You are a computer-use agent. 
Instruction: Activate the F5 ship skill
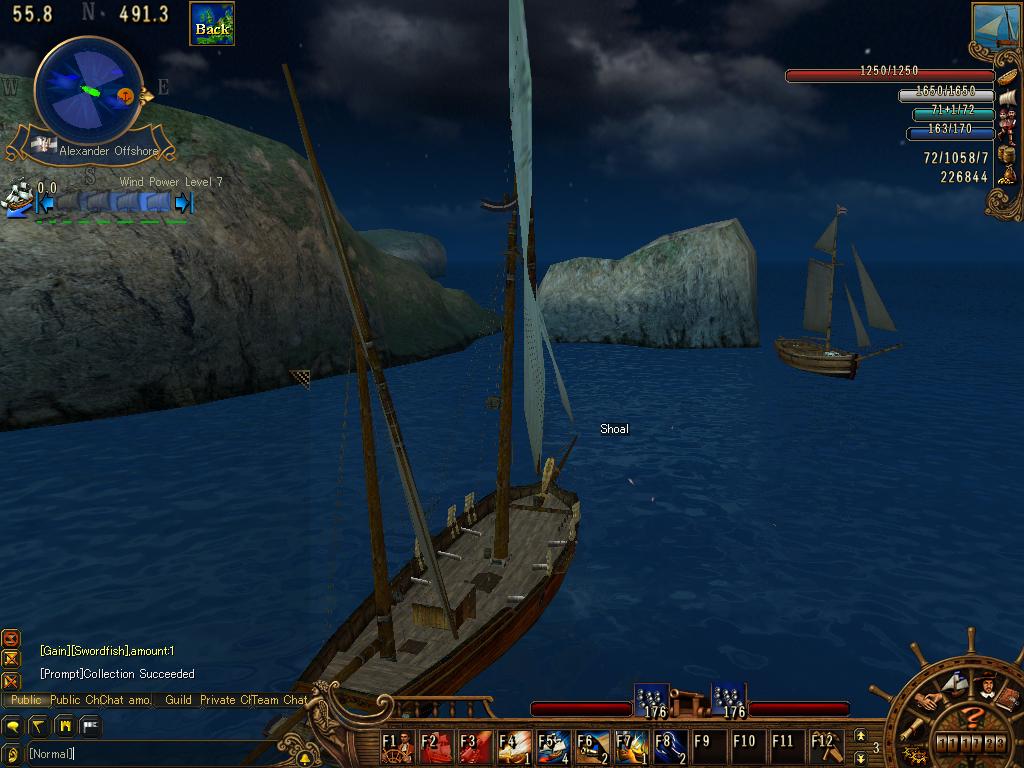pyautogui.click(x=554, y=747)
